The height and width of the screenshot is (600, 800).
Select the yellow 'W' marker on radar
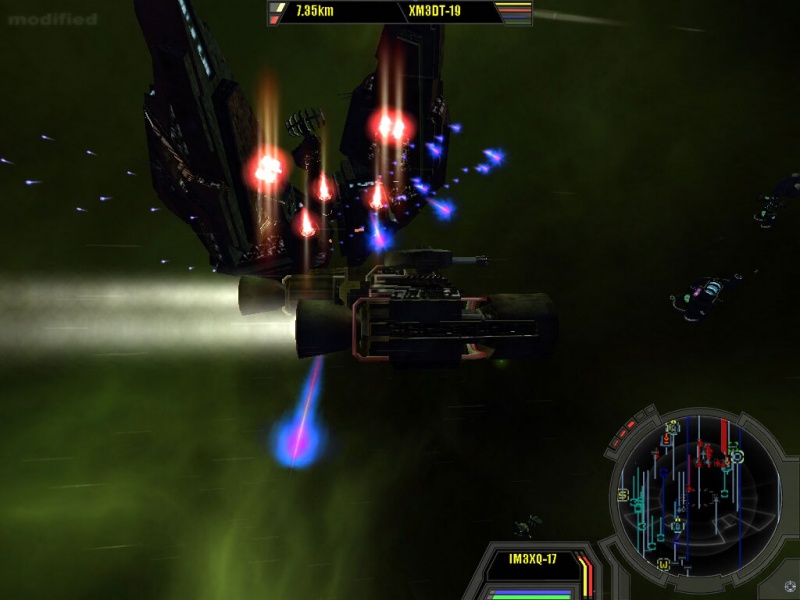663,565
